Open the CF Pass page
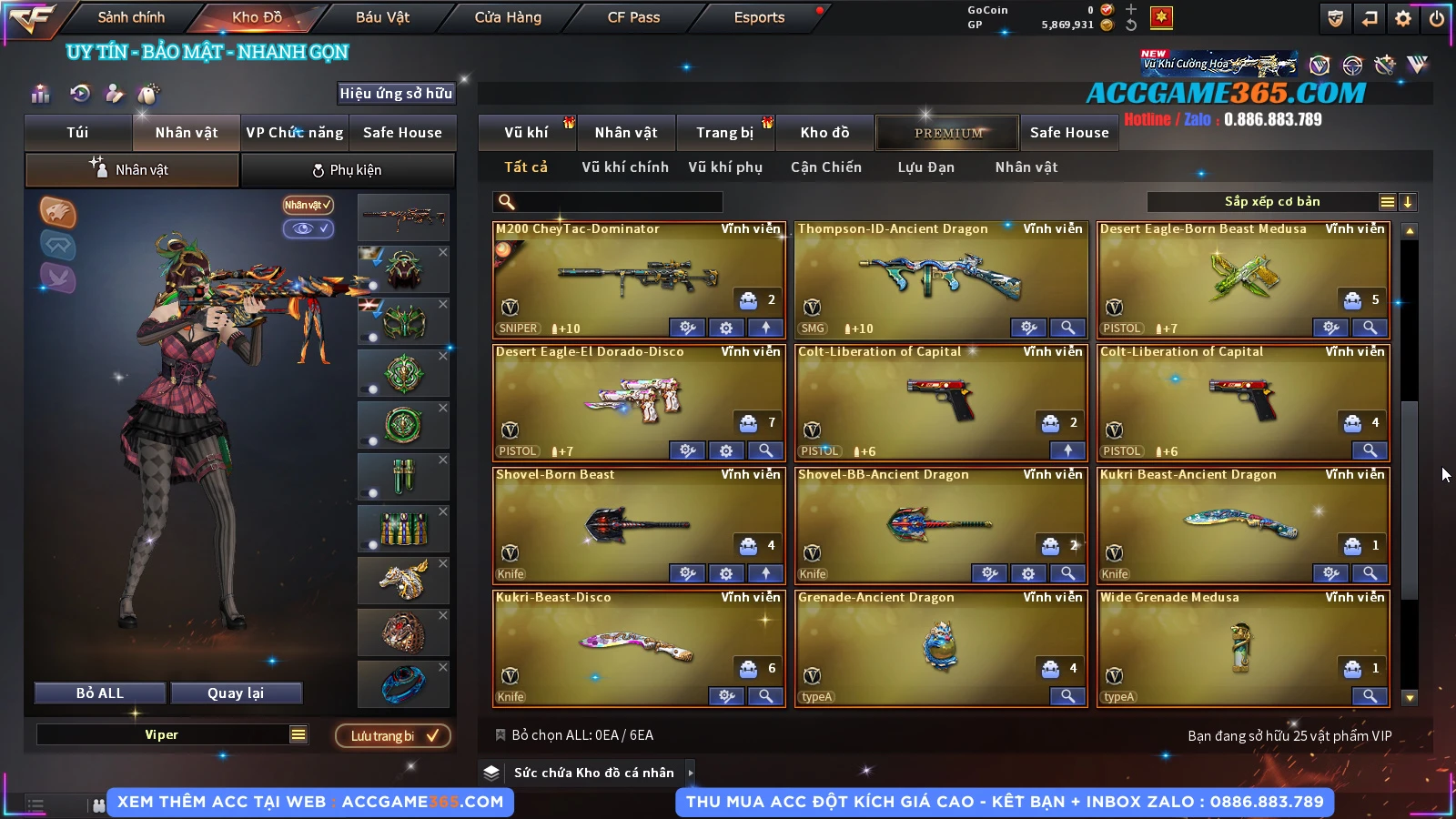1456x819 pixels. (x=633, y=17)
